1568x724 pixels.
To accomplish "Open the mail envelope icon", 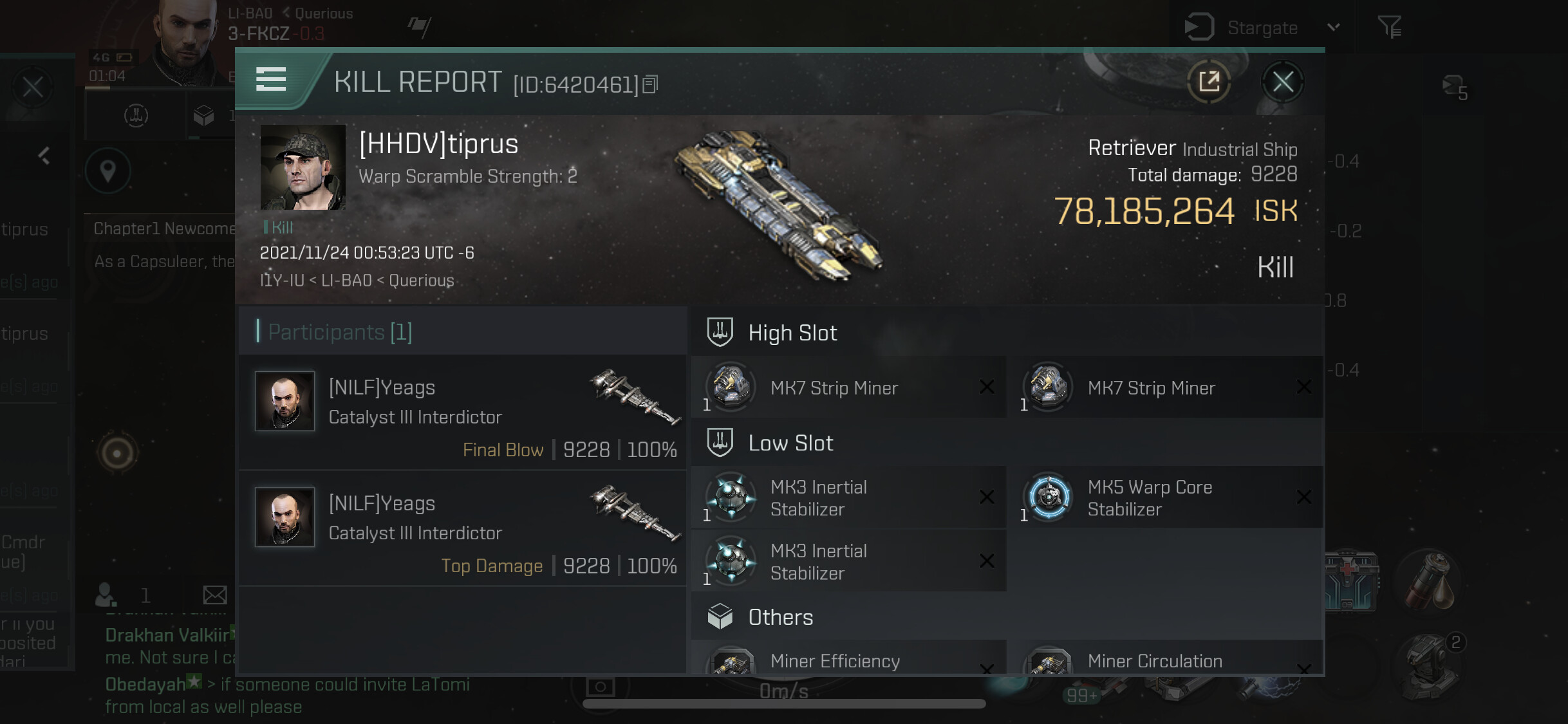I will coord(214,595).
